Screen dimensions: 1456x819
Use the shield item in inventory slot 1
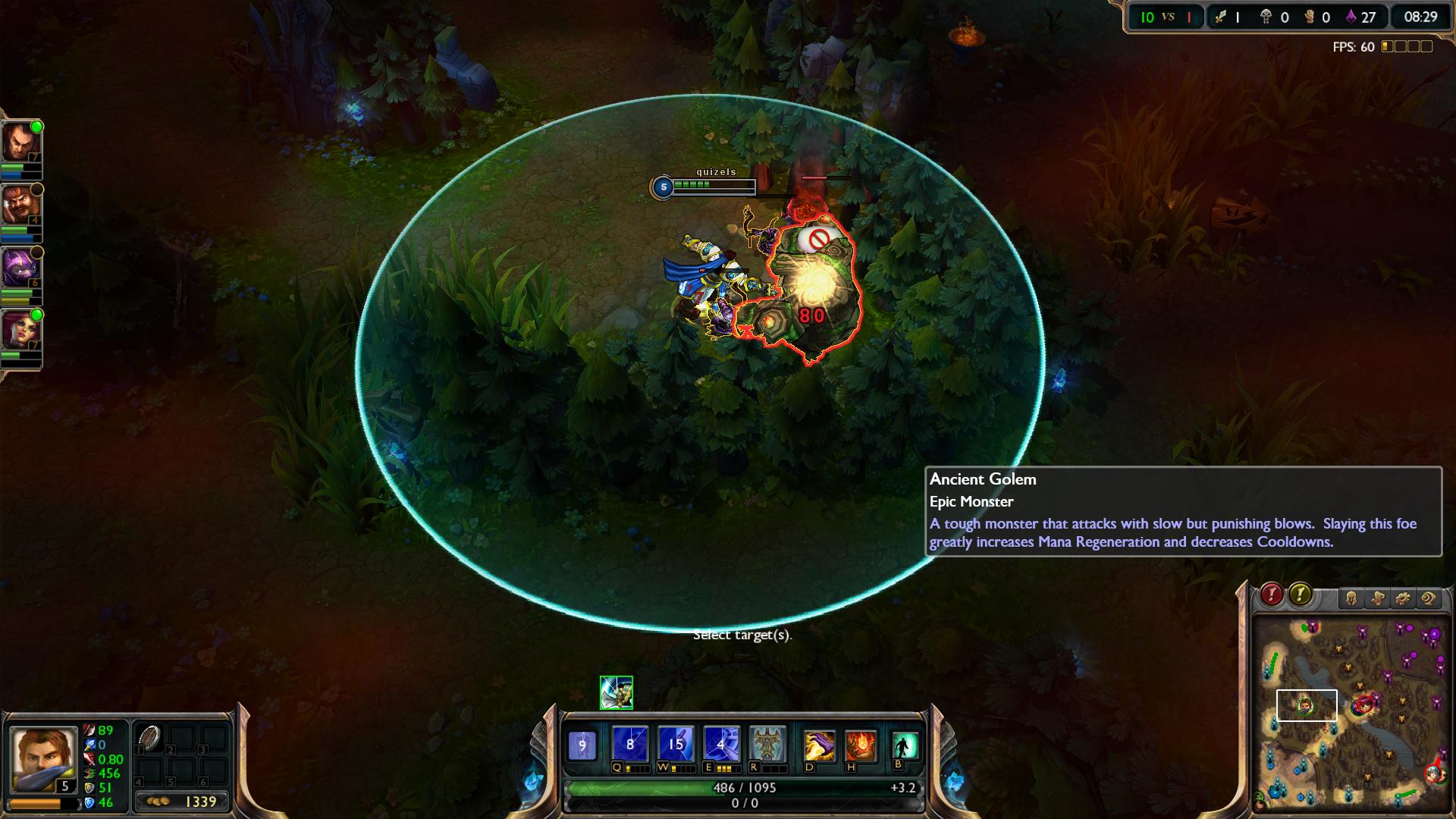[x=149, y=738]
